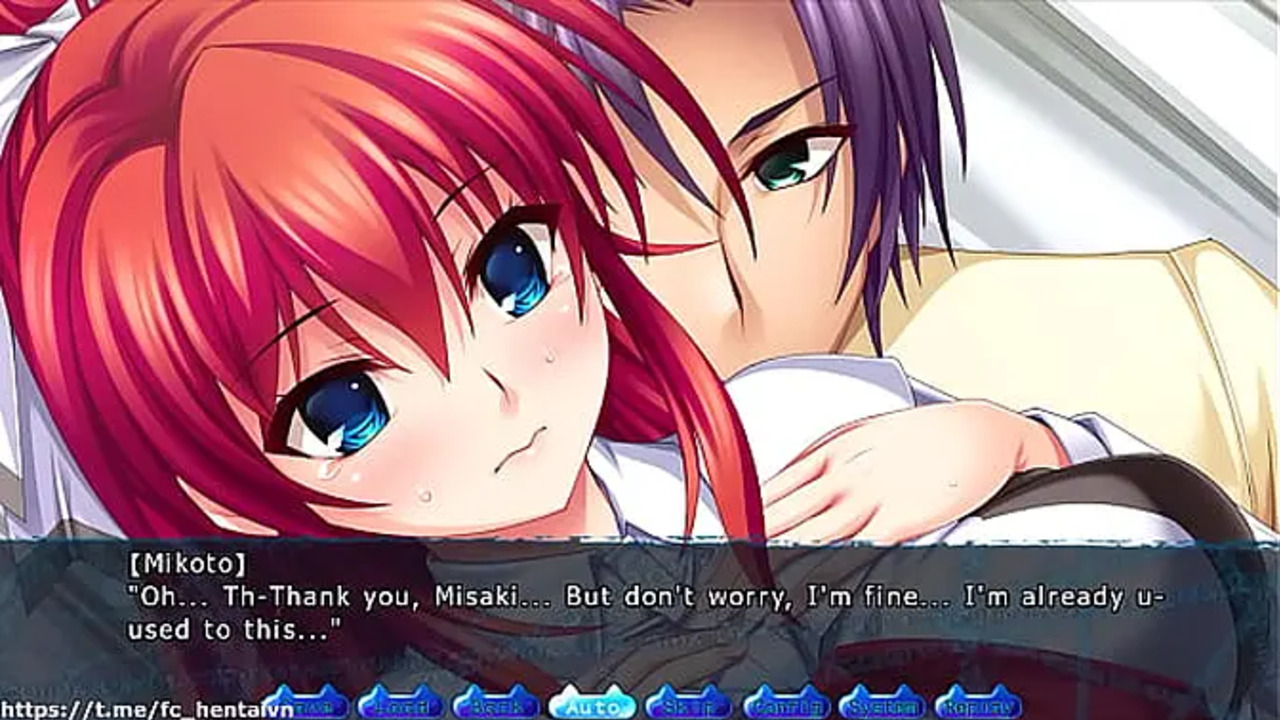
Task: Open the System menu
Action: click(881, 704)
